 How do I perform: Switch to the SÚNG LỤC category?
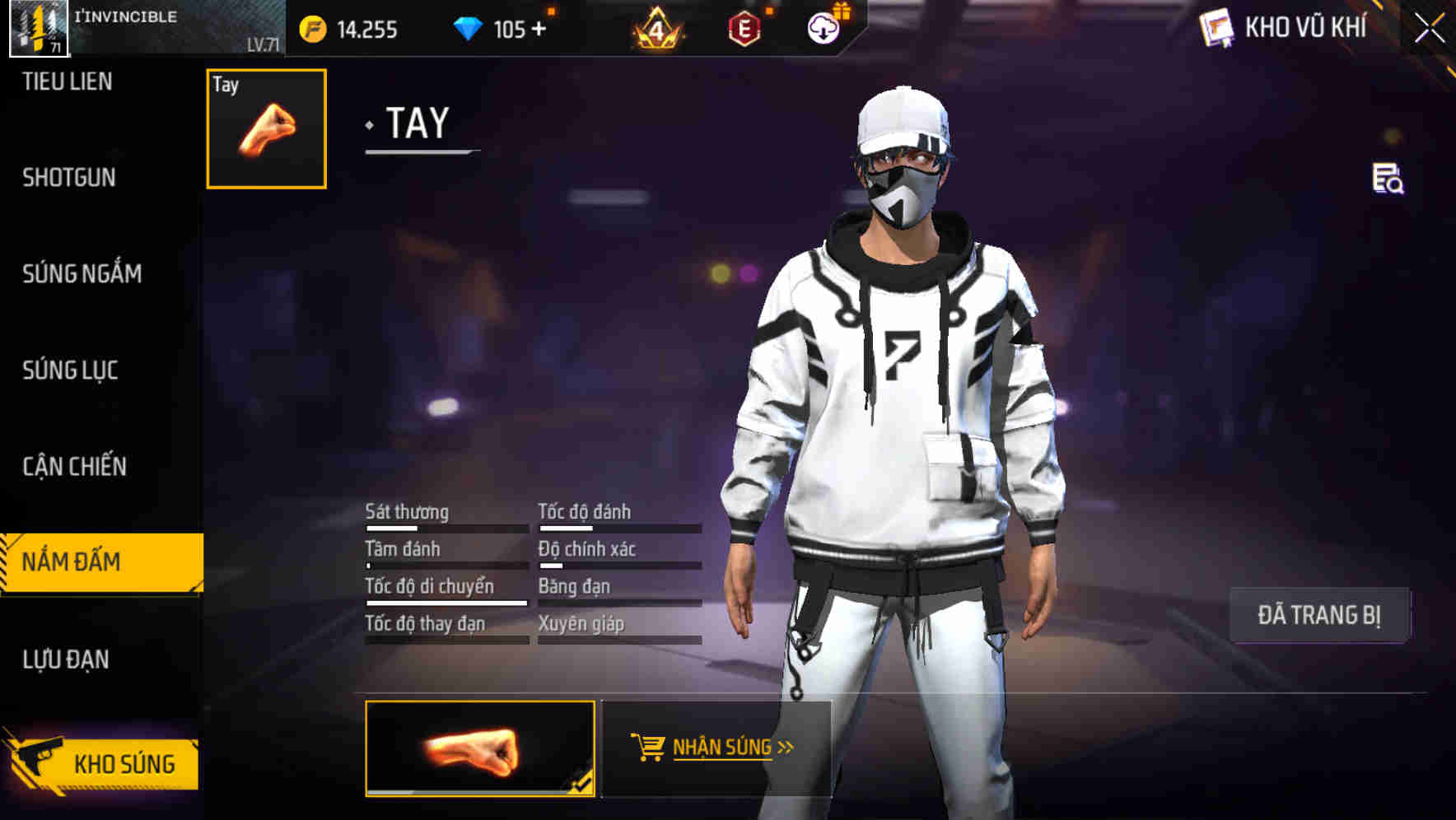tap(70, 370)
